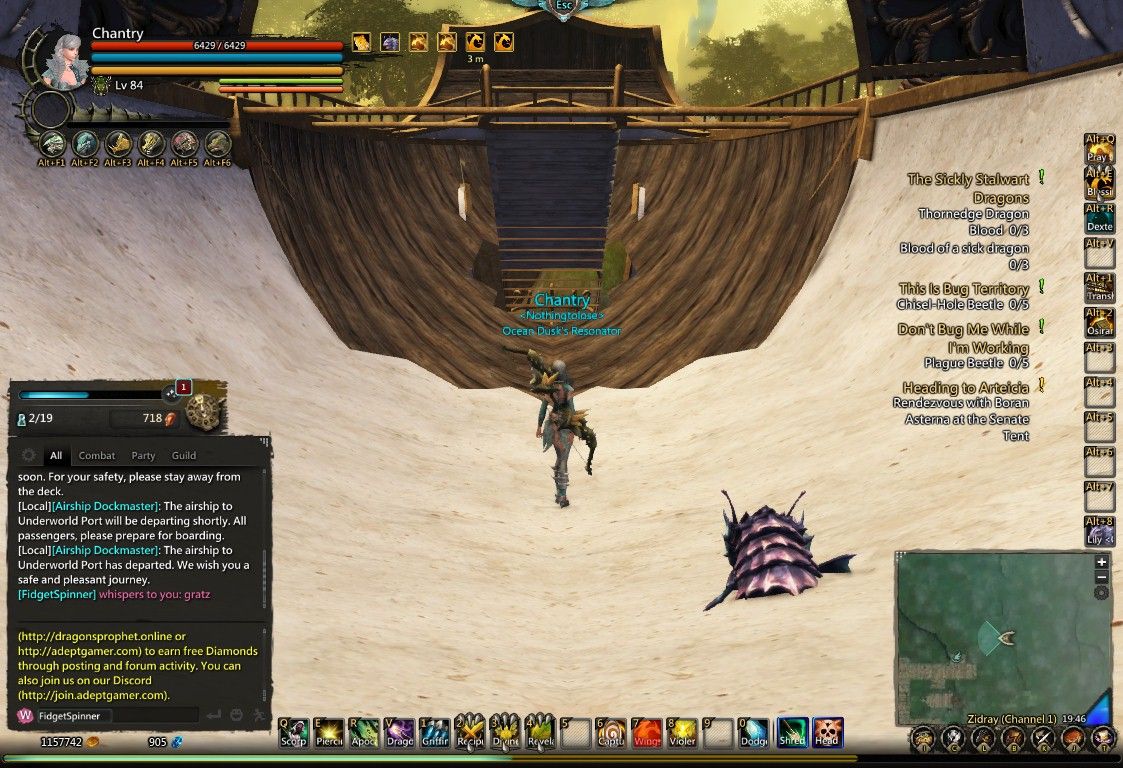Switch to the Combat chat tab
Image resolution: width=1123 pixels, height=768 pixels.
click(97, 456)
